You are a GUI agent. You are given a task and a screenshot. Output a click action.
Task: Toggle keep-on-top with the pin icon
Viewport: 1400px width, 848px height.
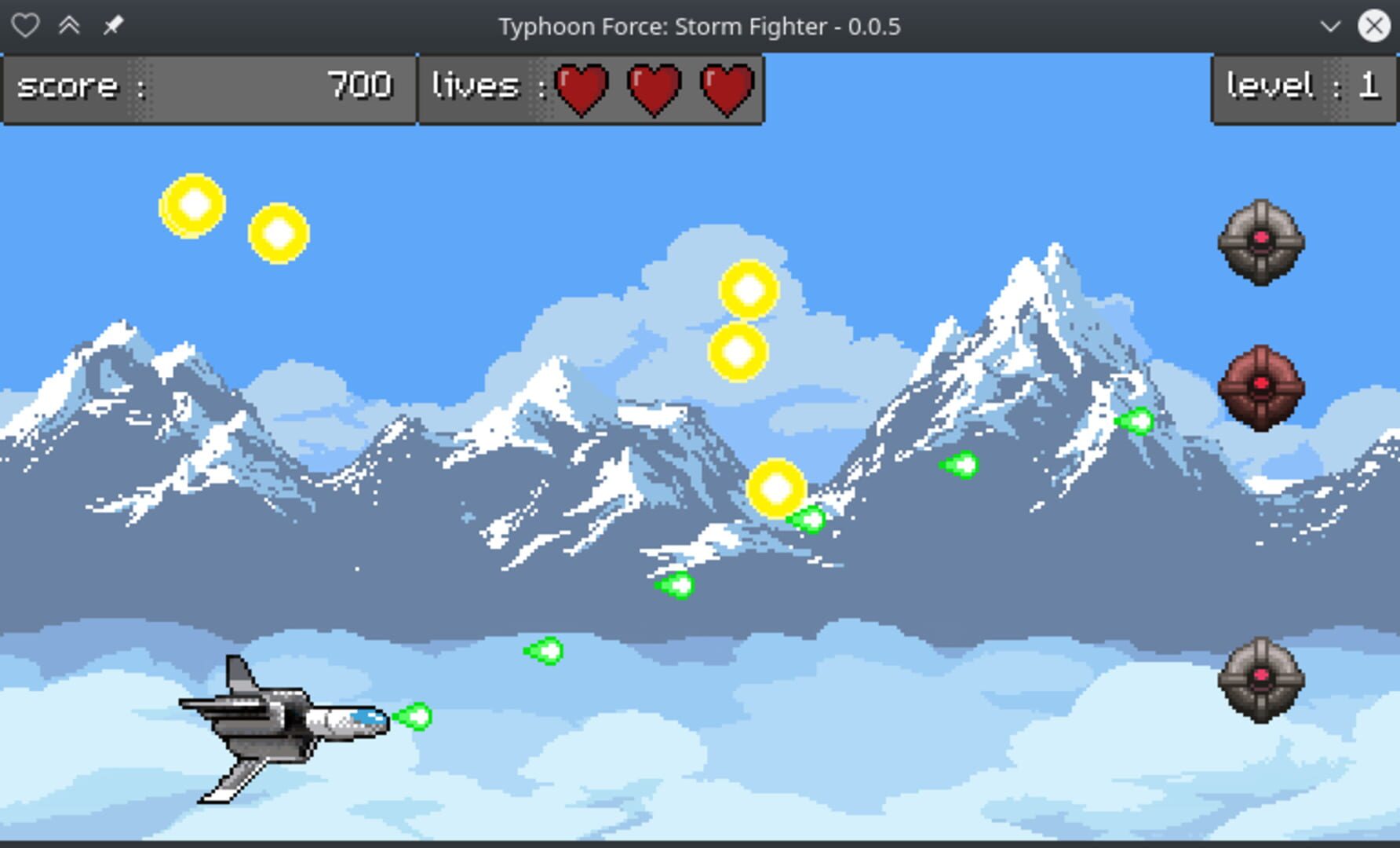click(111, 25)
